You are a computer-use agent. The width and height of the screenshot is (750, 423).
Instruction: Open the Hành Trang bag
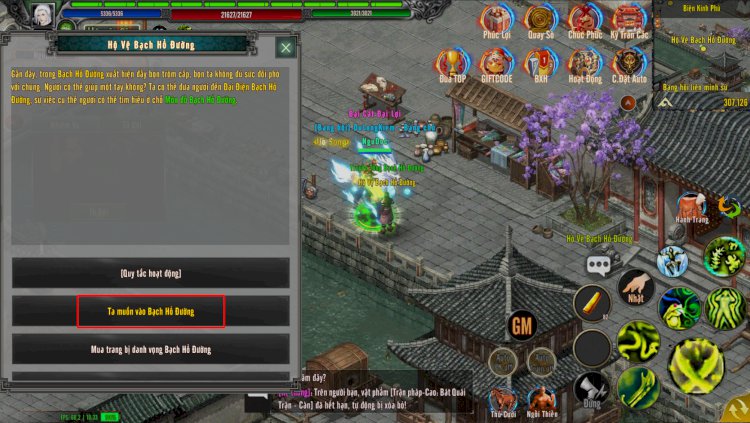pos(692,208)
